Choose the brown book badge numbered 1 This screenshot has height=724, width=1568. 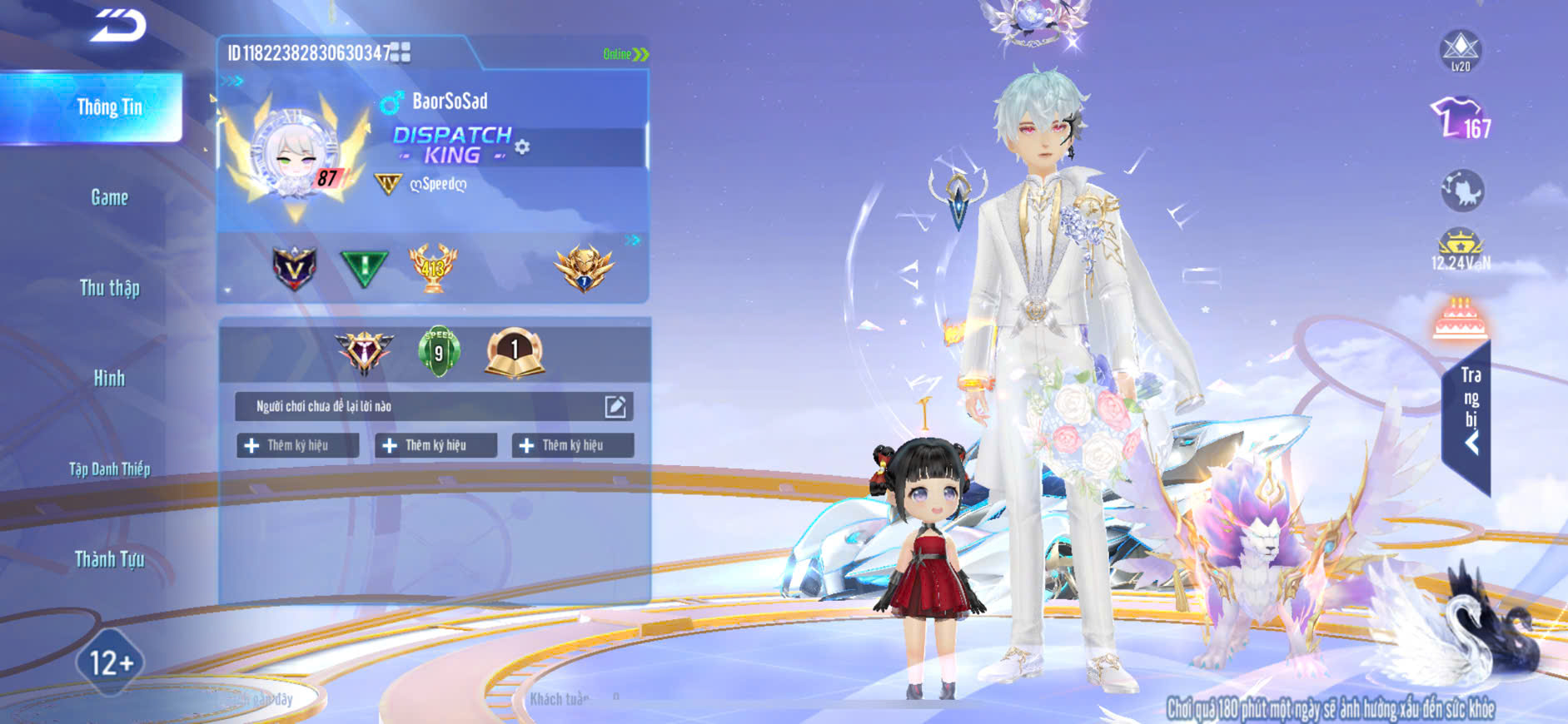[x=515, y=352]
